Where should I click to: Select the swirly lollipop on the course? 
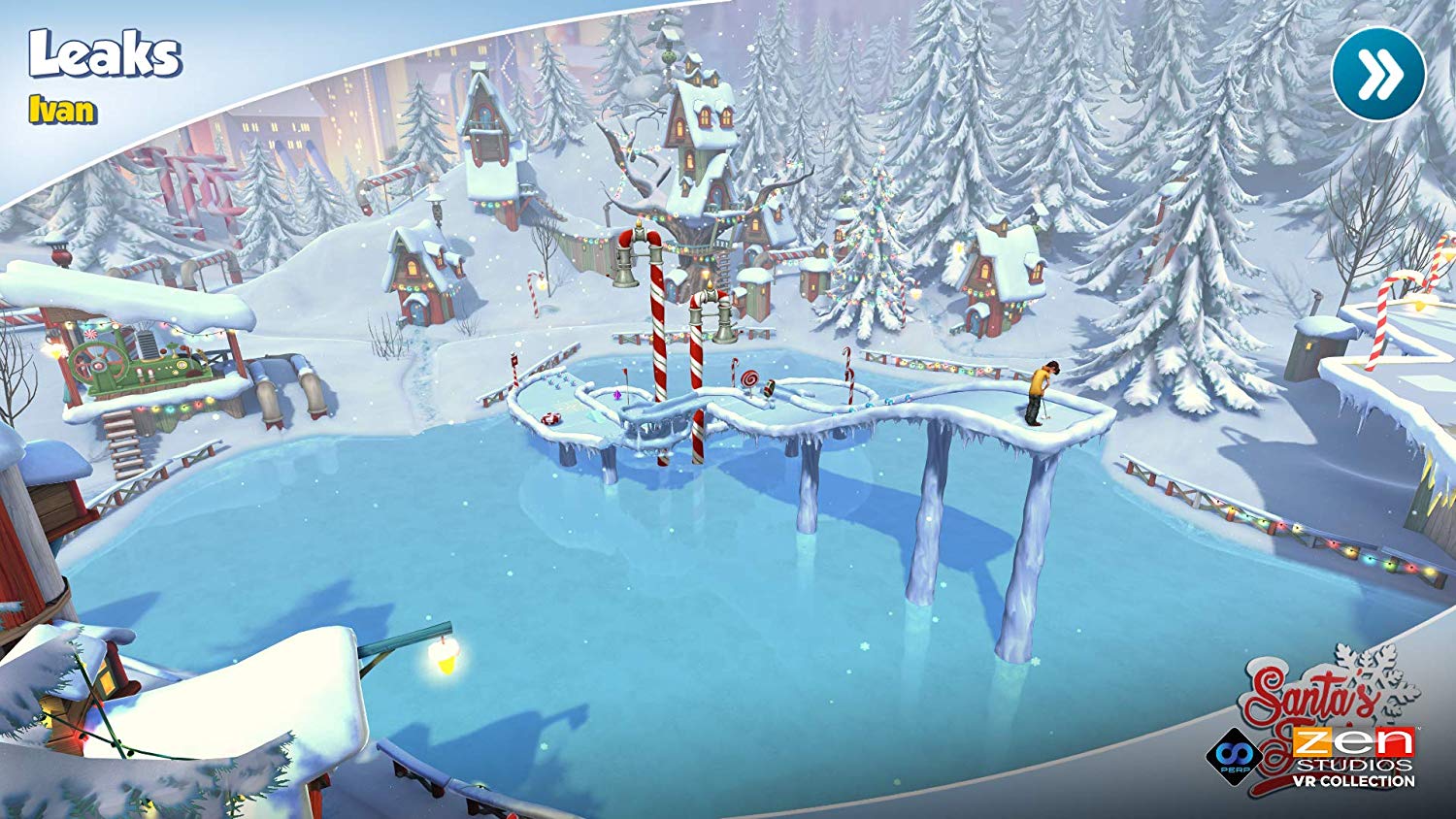point(750,377)
